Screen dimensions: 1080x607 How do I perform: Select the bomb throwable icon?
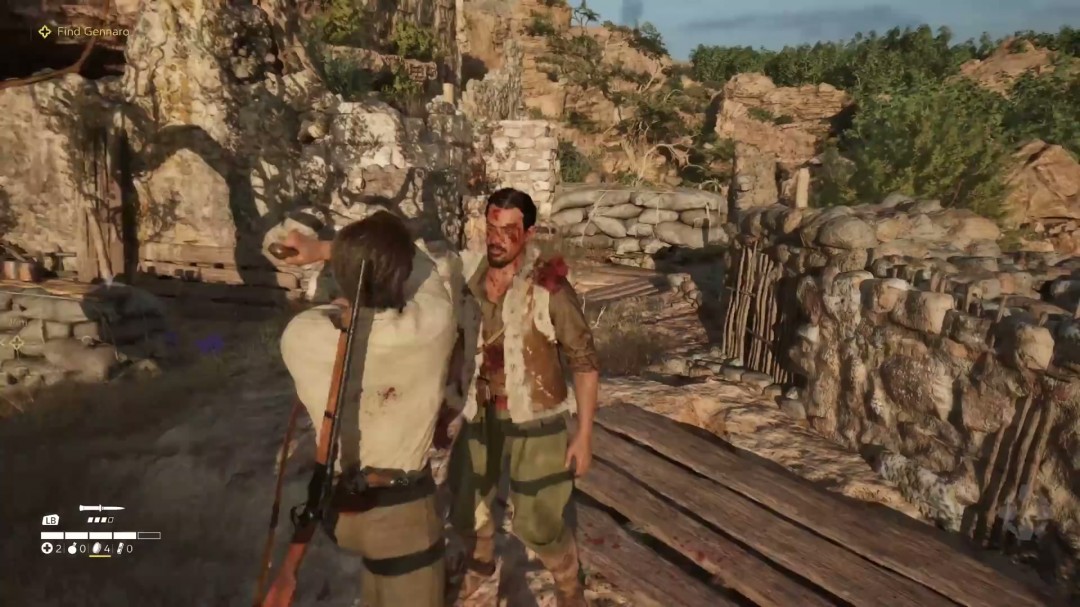click(73, 548)
